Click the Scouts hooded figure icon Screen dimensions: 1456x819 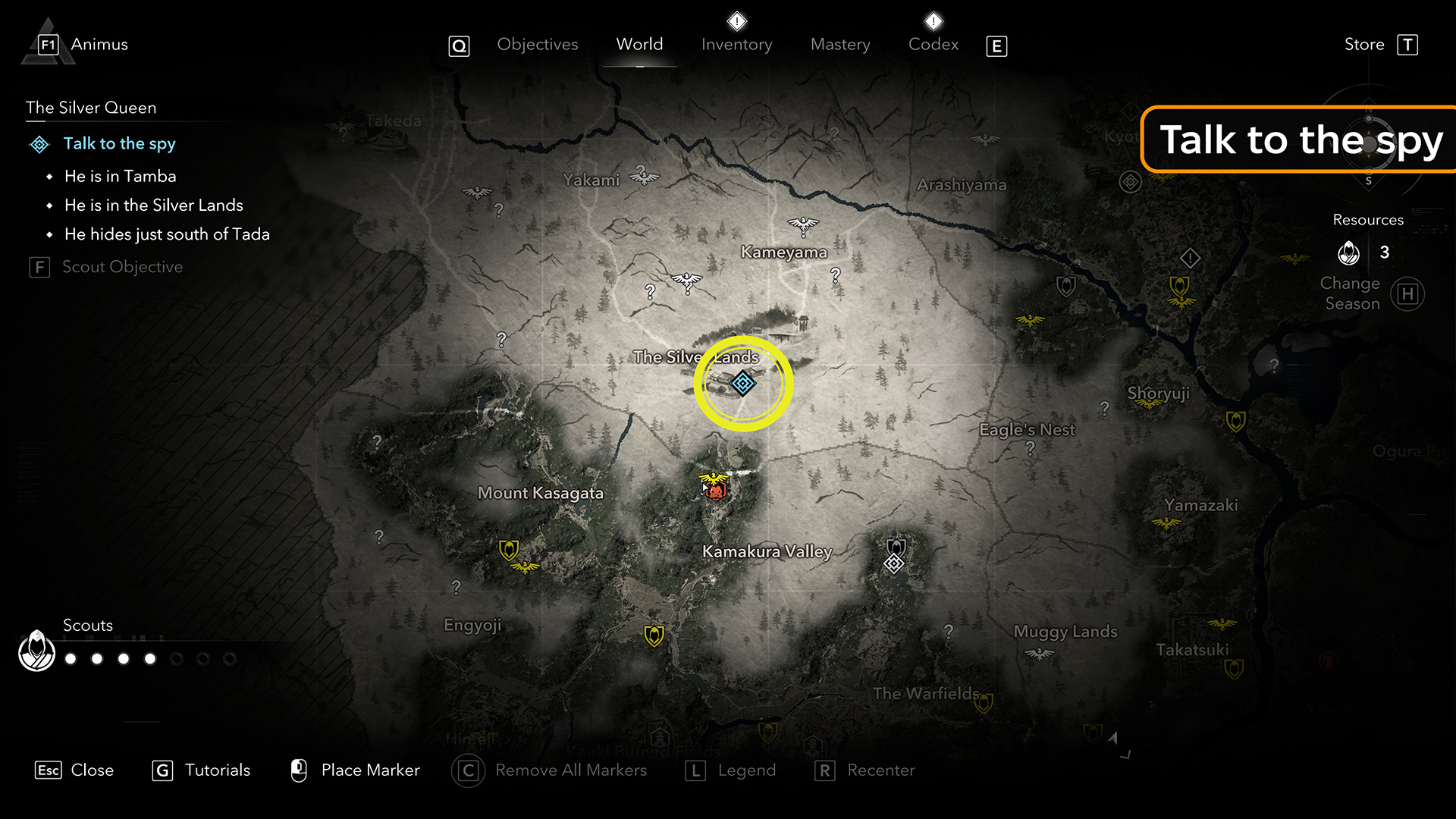click(36, 651)
